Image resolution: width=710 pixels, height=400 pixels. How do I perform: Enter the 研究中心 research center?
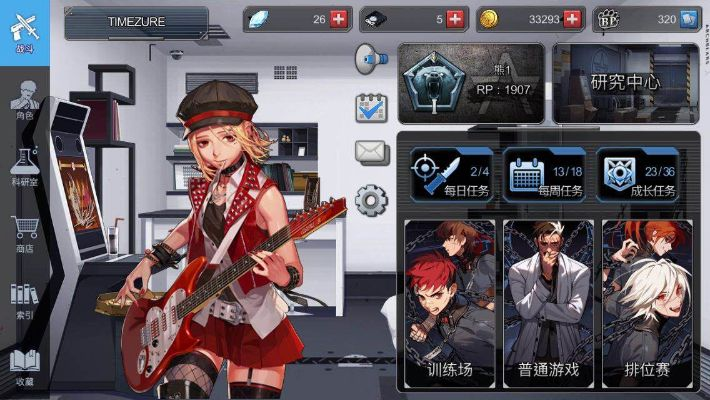[x=626, y=83]
